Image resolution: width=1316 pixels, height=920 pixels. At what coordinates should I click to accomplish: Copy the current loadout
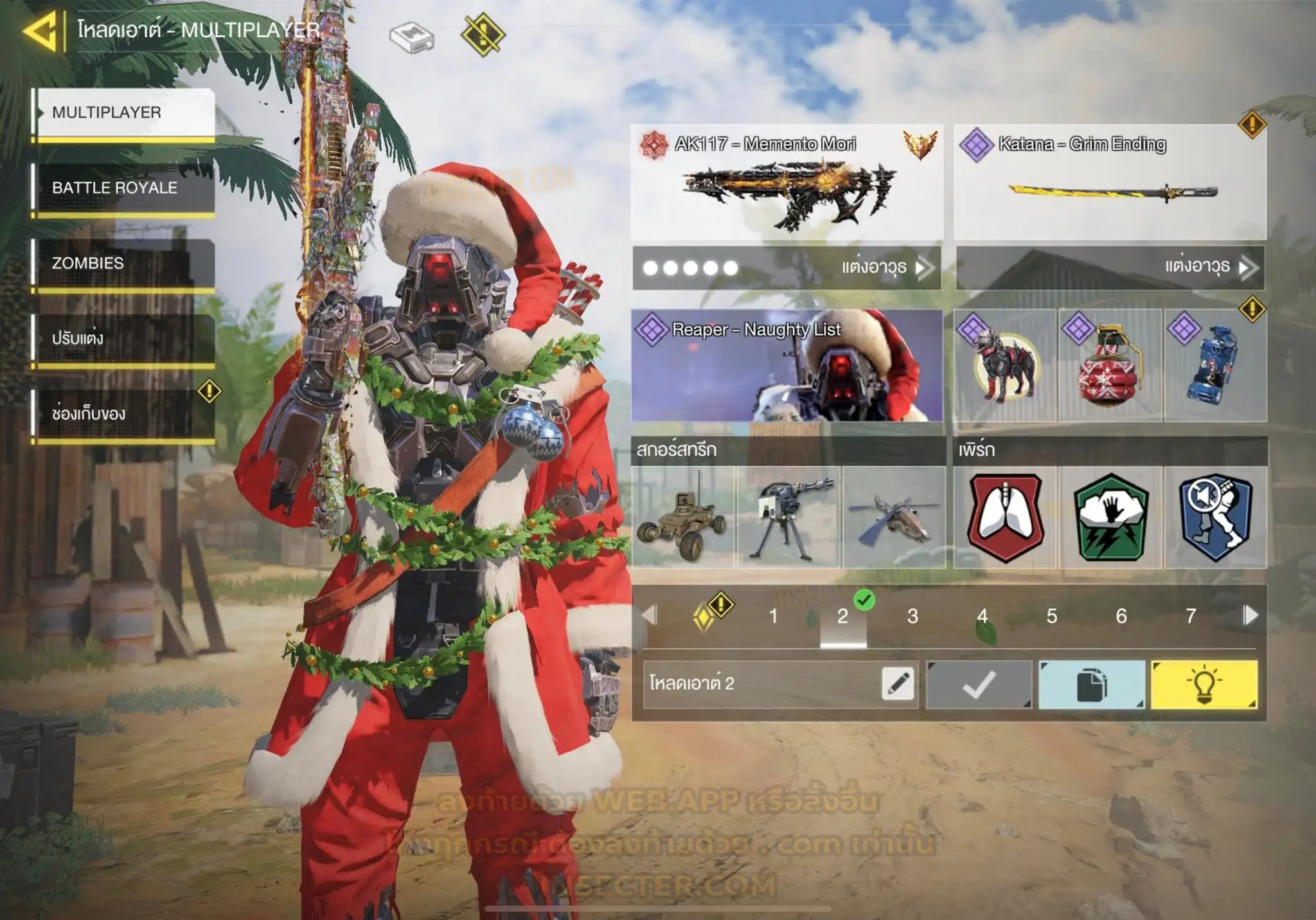coord(1091,685)
